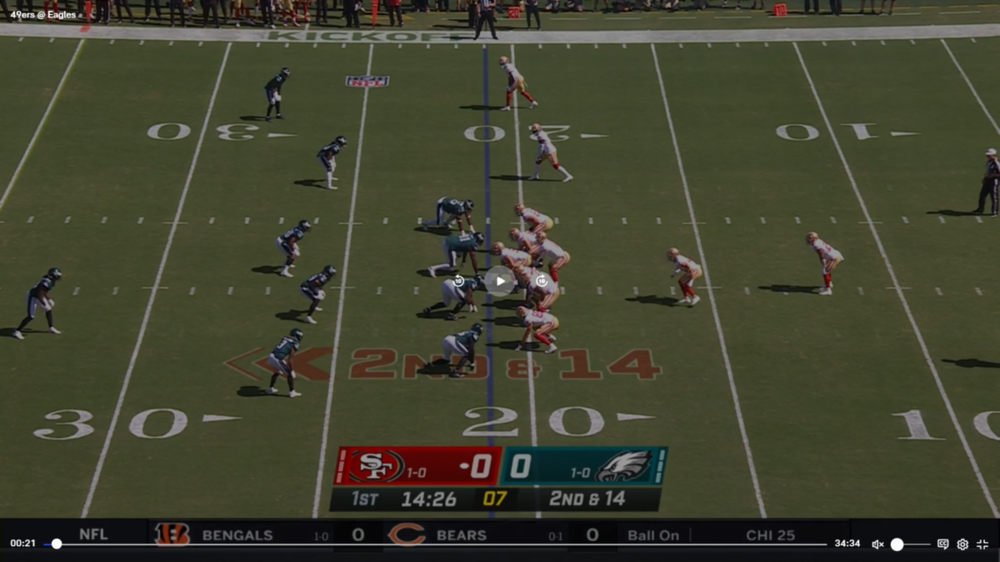This screenshot has height=562, width=1000.
Task: Skip forward 10 seconds
Action: point(541,281)
